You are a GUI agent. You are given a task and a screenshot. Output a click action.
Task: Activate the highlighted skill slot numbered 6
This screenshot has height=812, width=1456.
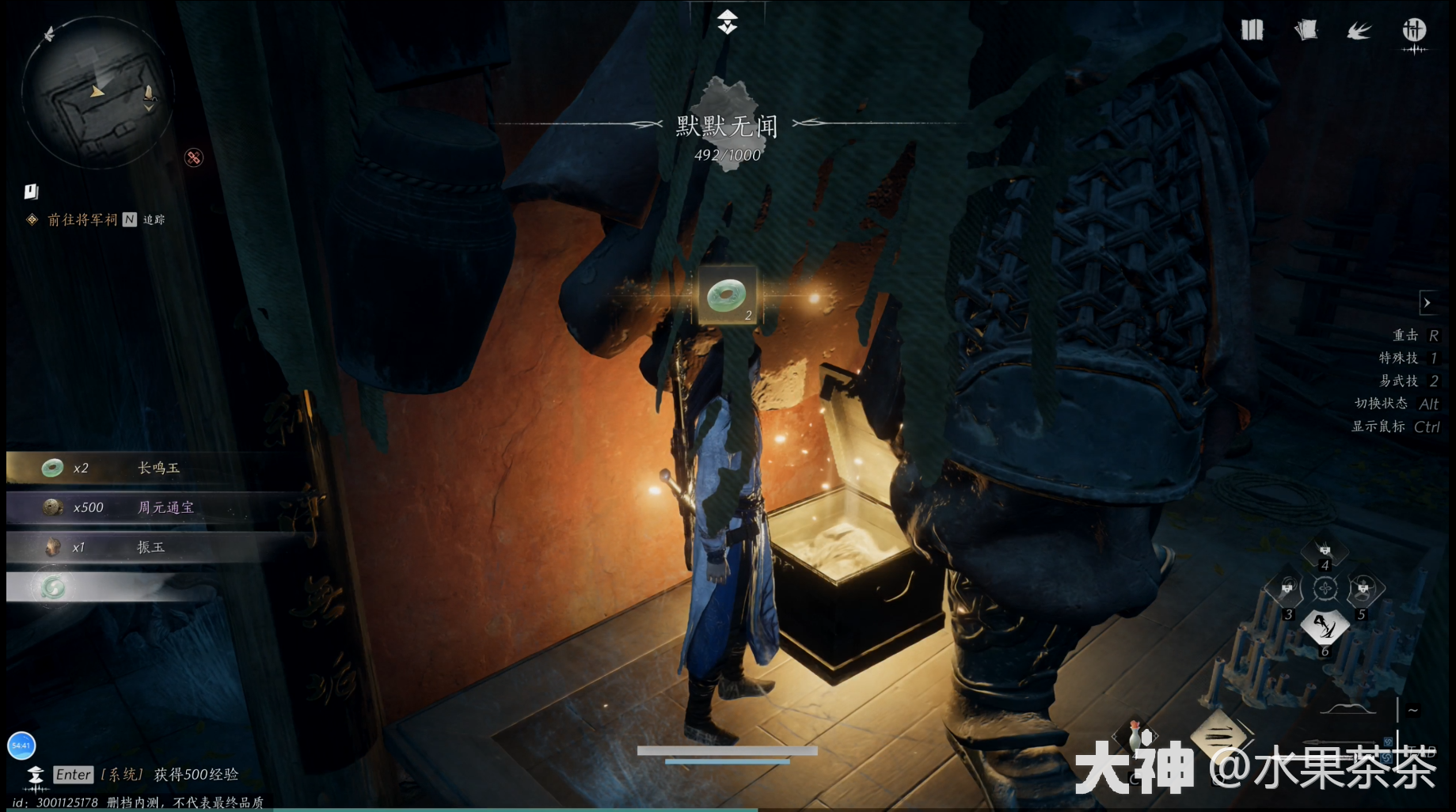(1325, 627)
